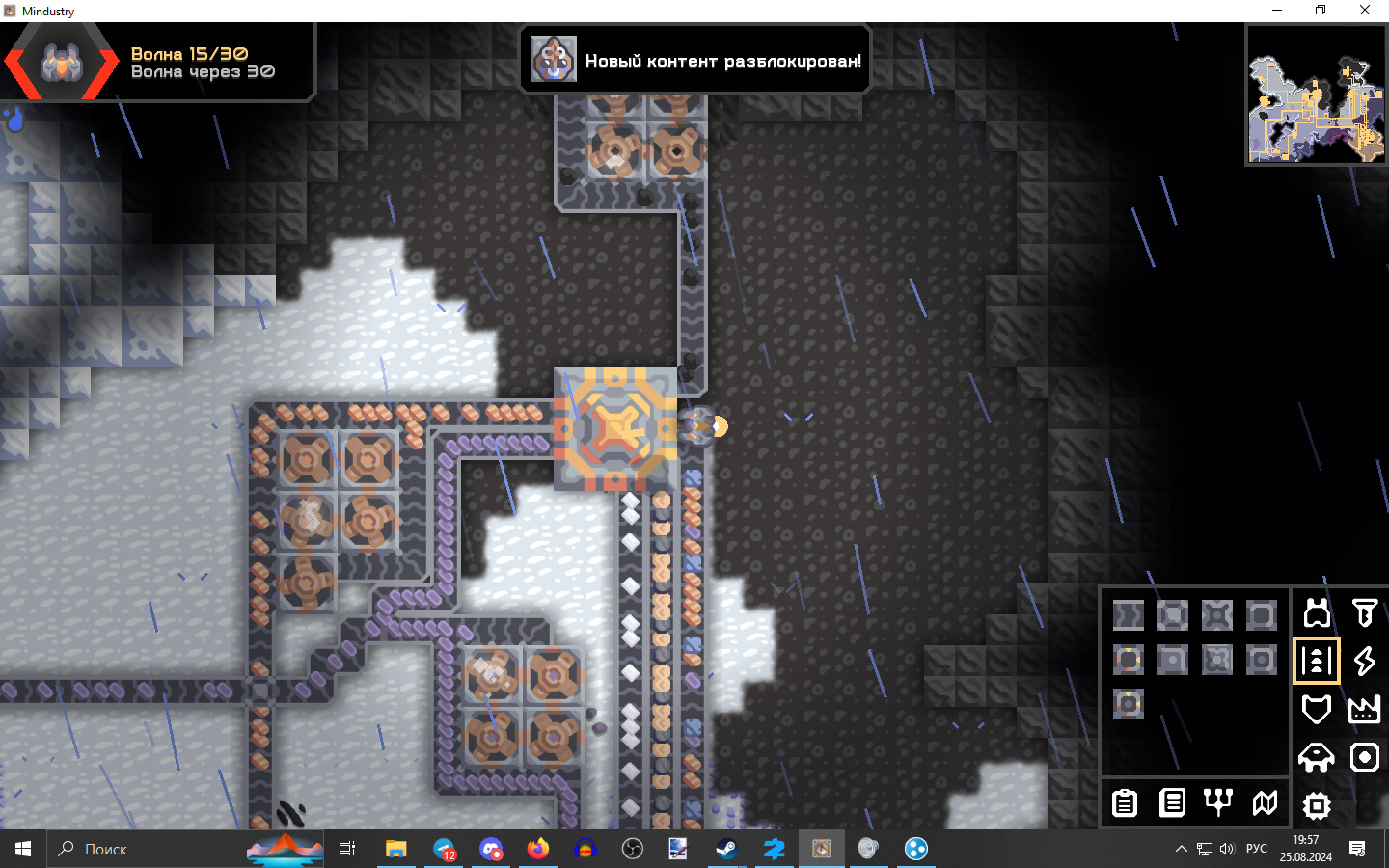Open the schematics clipboard
This screenshot has height=868, width=1389.
pyautogui.click(x=1125, y=802)
